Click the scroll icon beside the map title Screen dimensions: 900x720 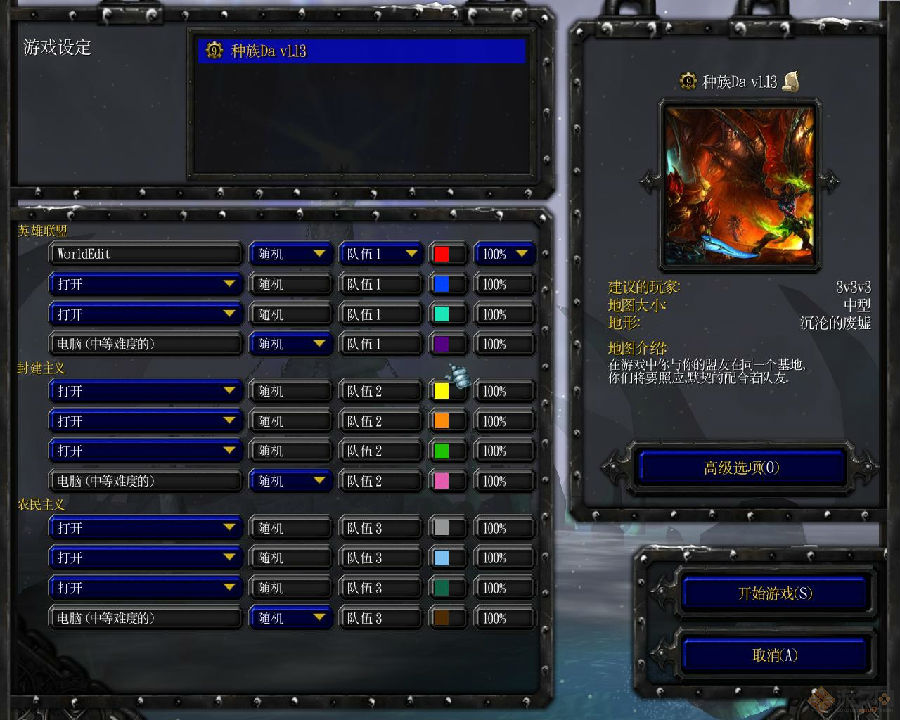(x=790, y=81)
